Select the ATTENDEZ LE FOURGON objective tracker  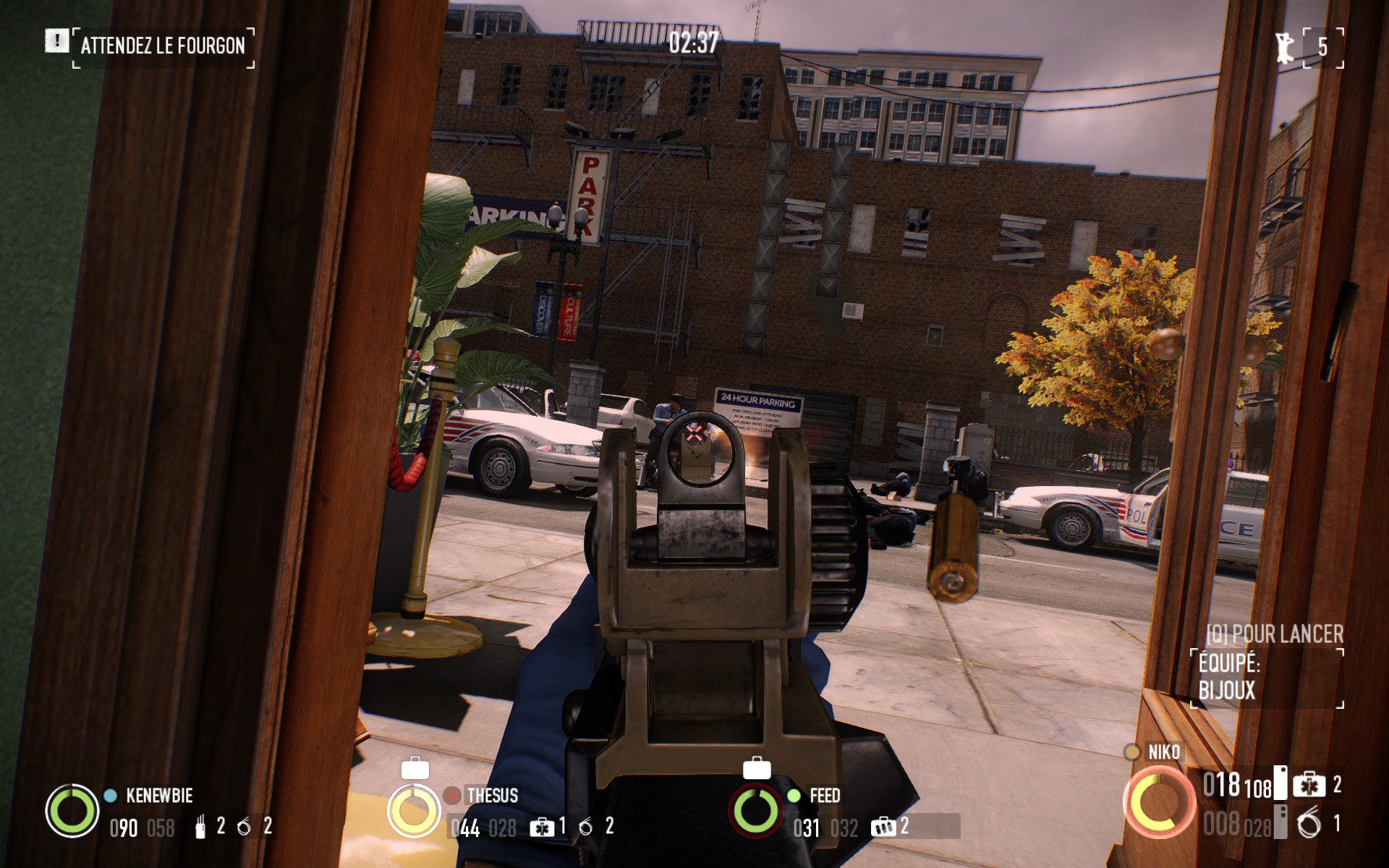tap(162, 46)
